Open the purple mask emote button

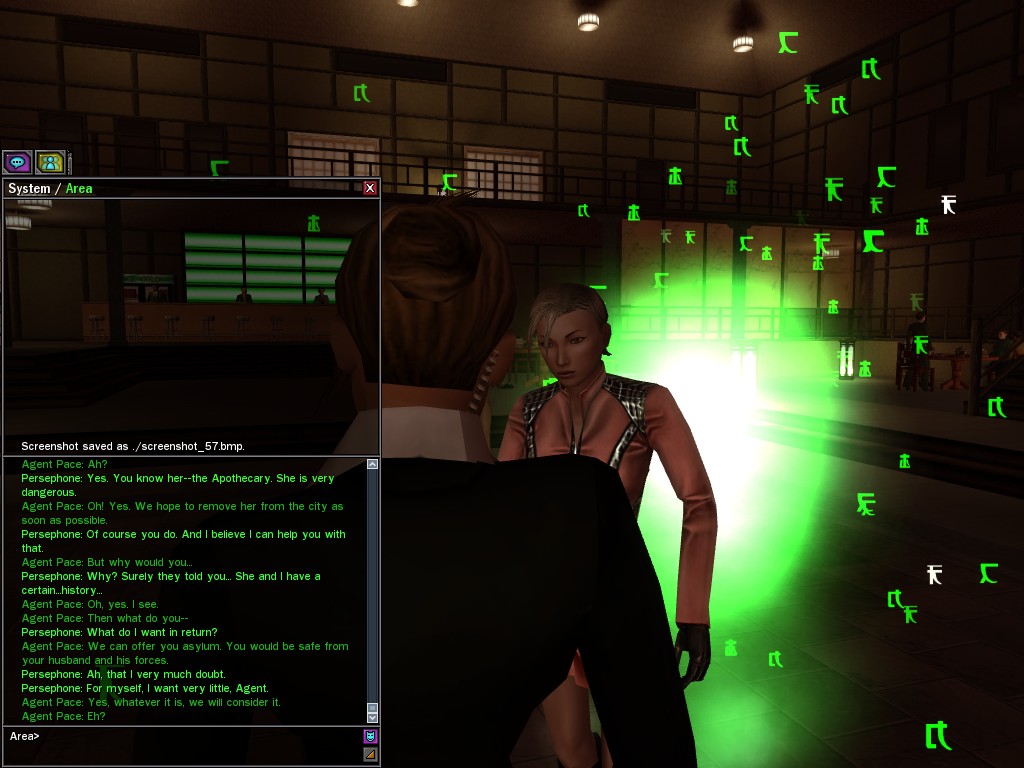click(370, 736)
